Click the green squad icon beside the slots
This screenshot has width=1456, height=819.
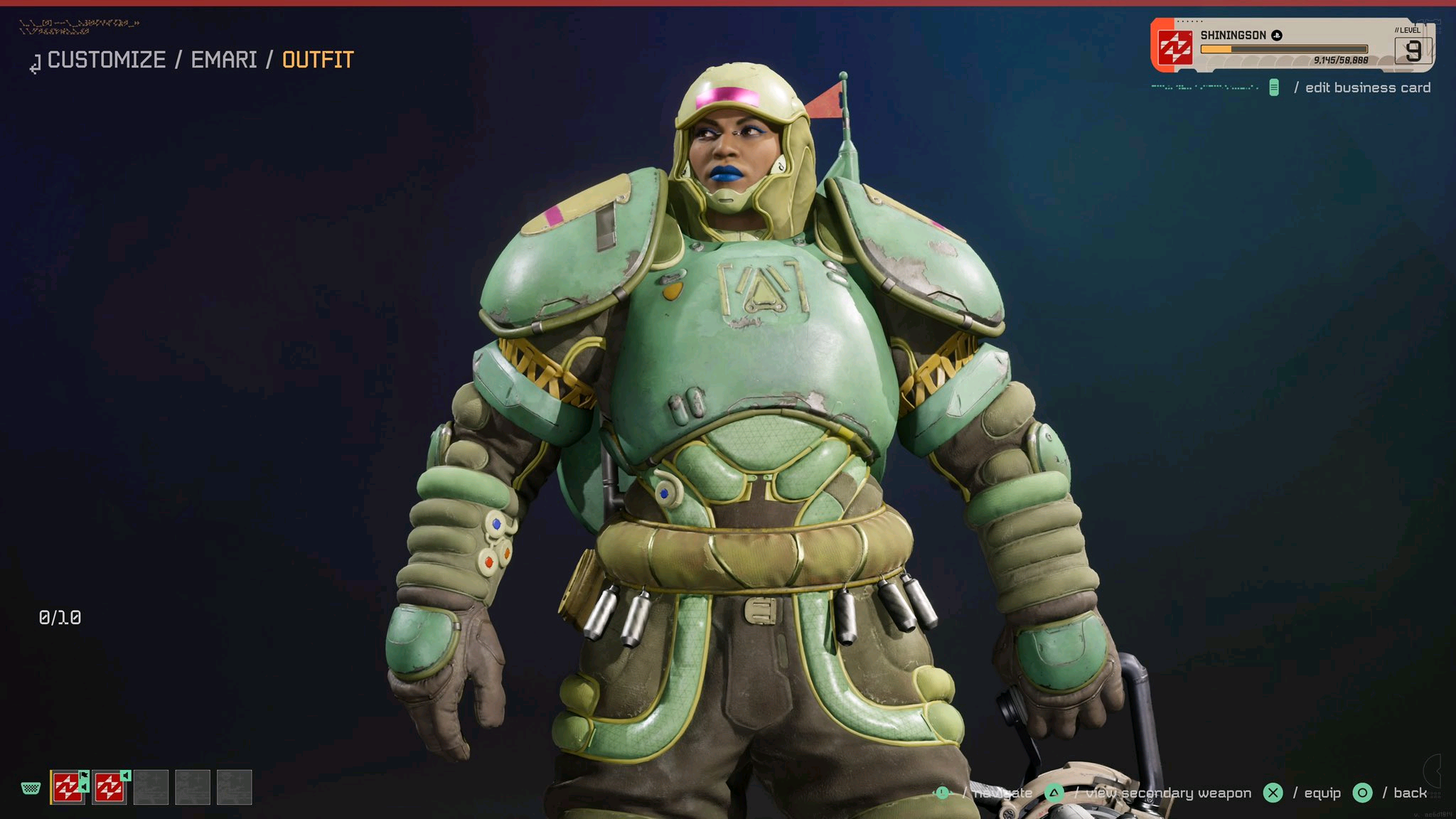tap(31, 788)
